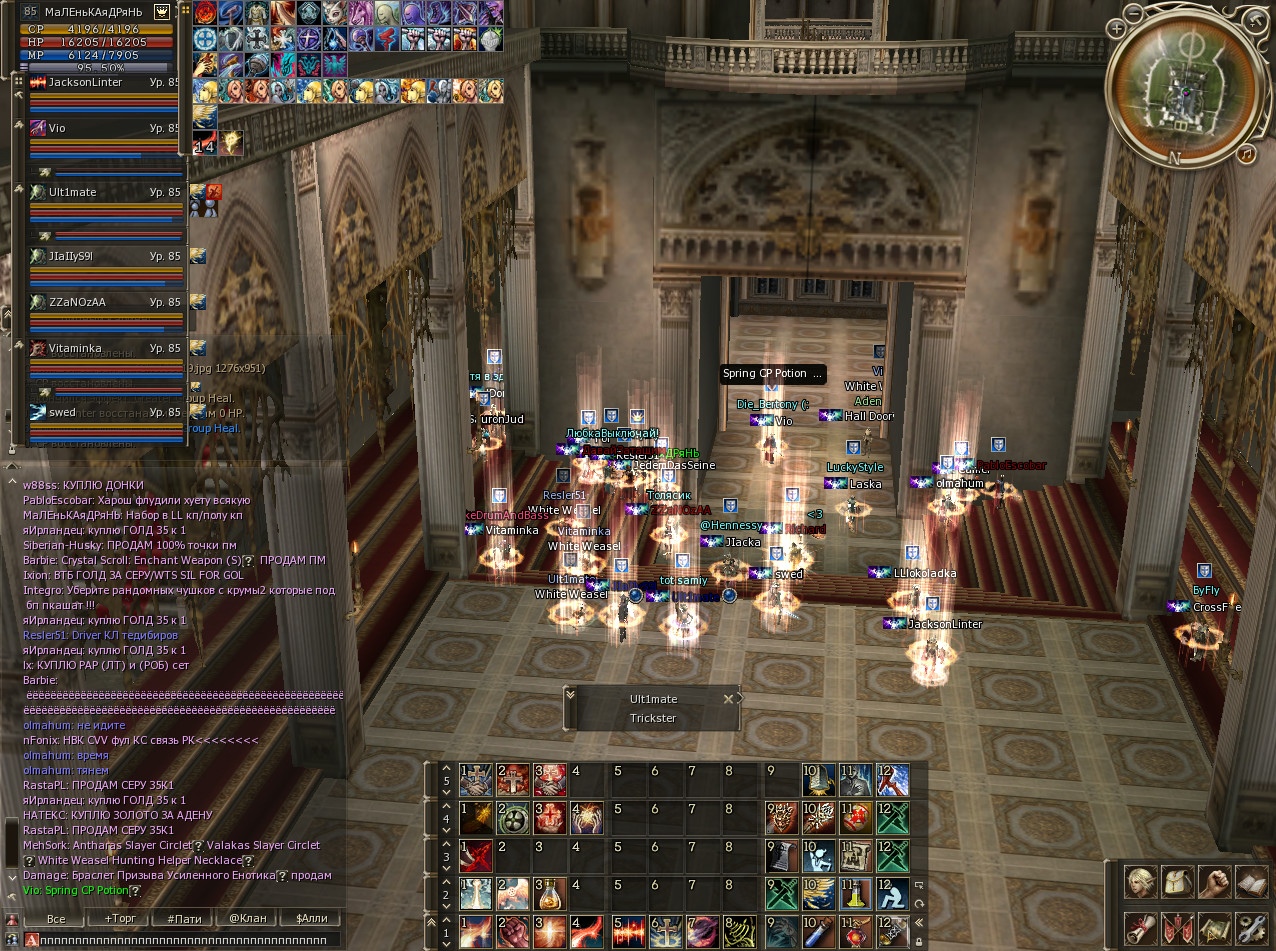Switch to the $Алли alliance chat tab
1276x951 pixels.
310,918
